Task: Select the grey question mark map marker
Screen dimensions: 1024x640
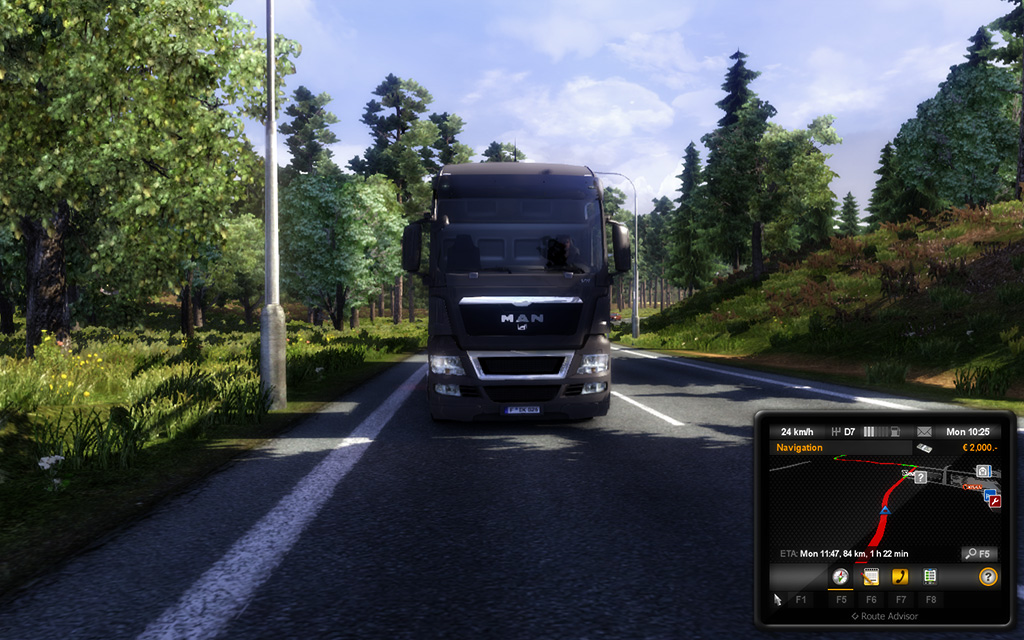Action: point(921,478)
